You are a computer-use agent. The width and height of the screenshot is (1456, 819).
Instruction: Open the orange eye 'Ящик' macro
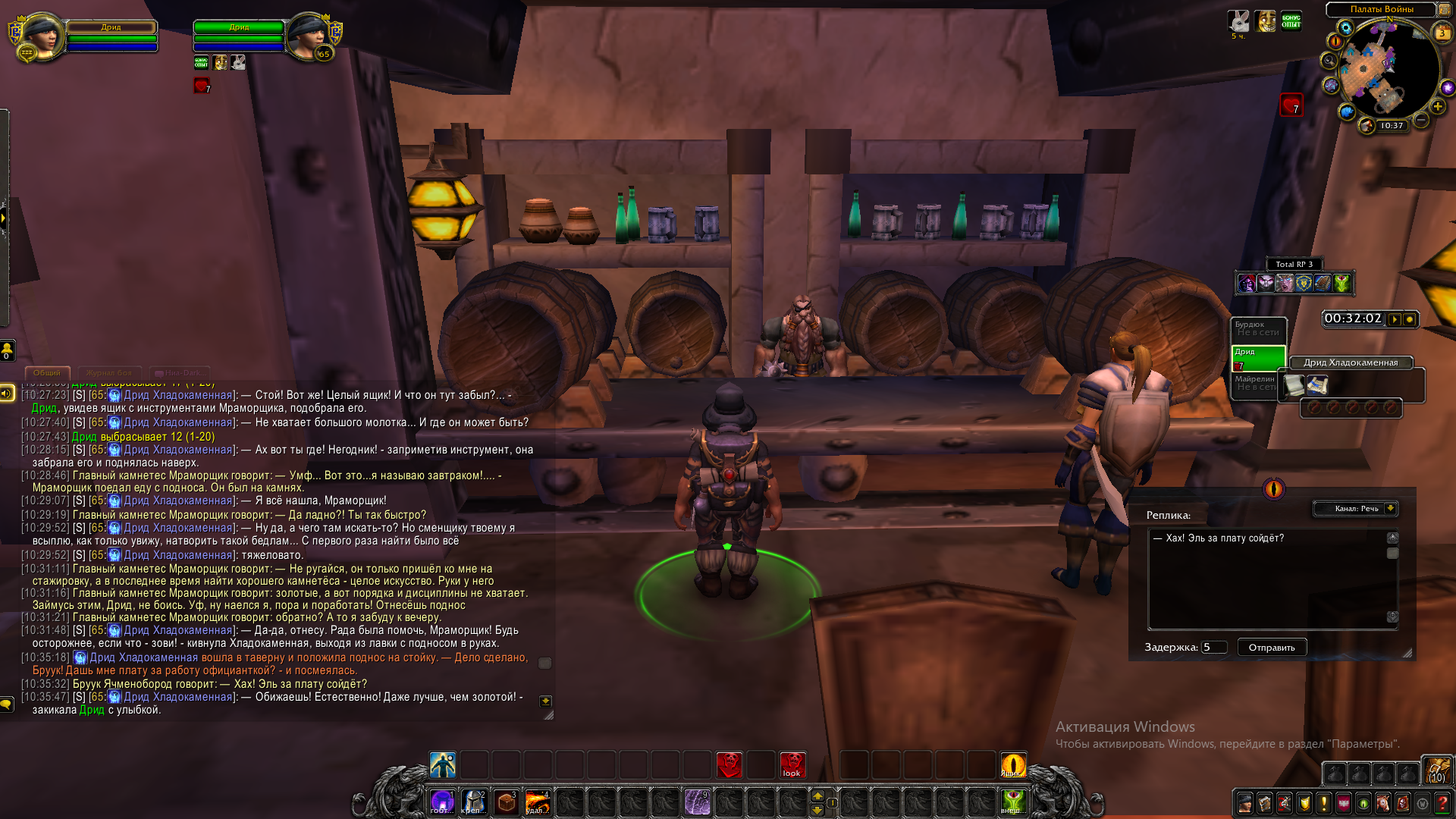click(x=1013, y=764)
